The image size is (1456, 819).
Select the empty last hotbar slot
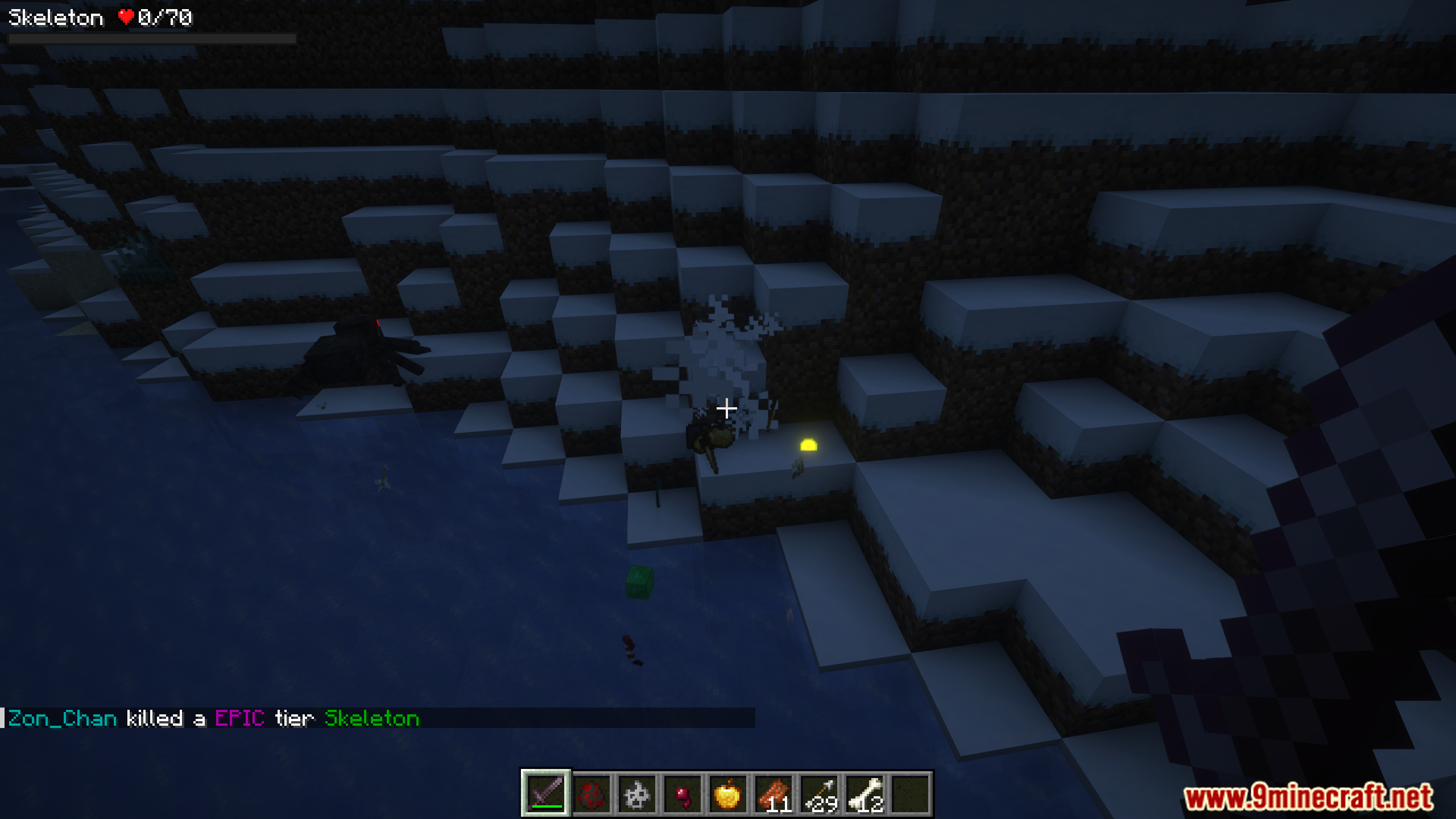(910, 793)
